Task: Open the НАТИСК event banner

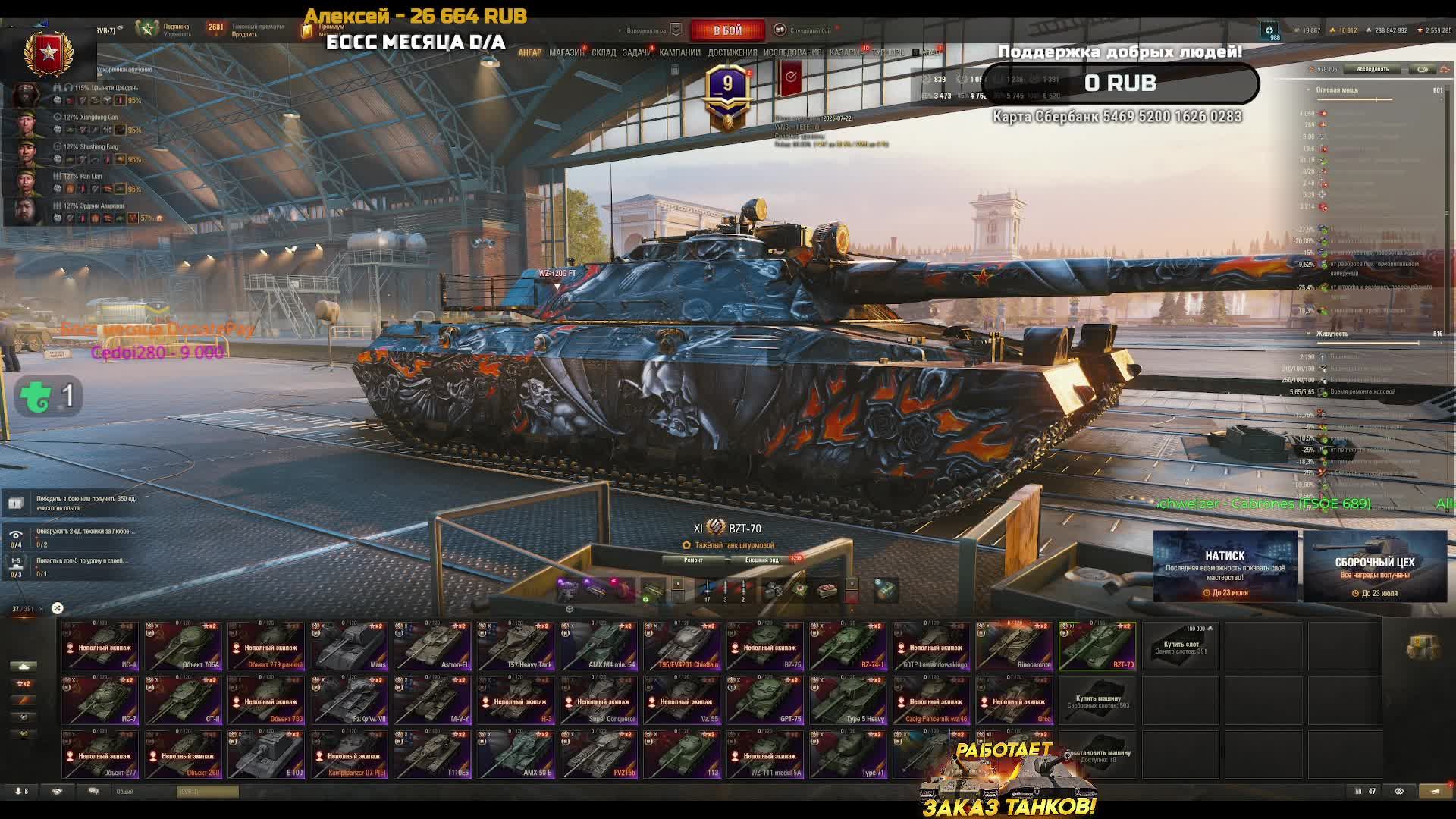Action: pyautogui.click(x=1225, y=566)
